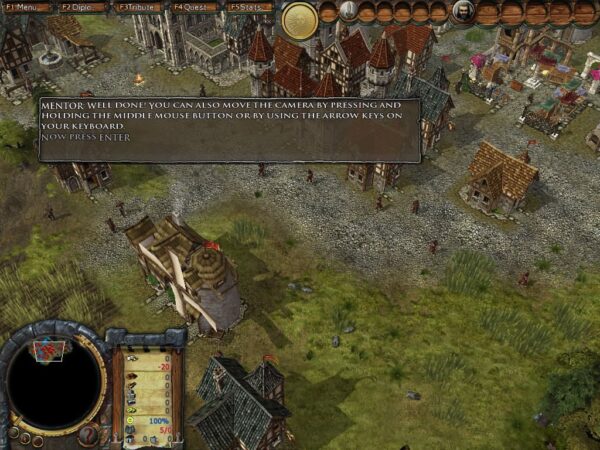Viewport: 600px width, 450px height.
Task: Click the gold medallion in top bar
Action: [x=299, y=19]
